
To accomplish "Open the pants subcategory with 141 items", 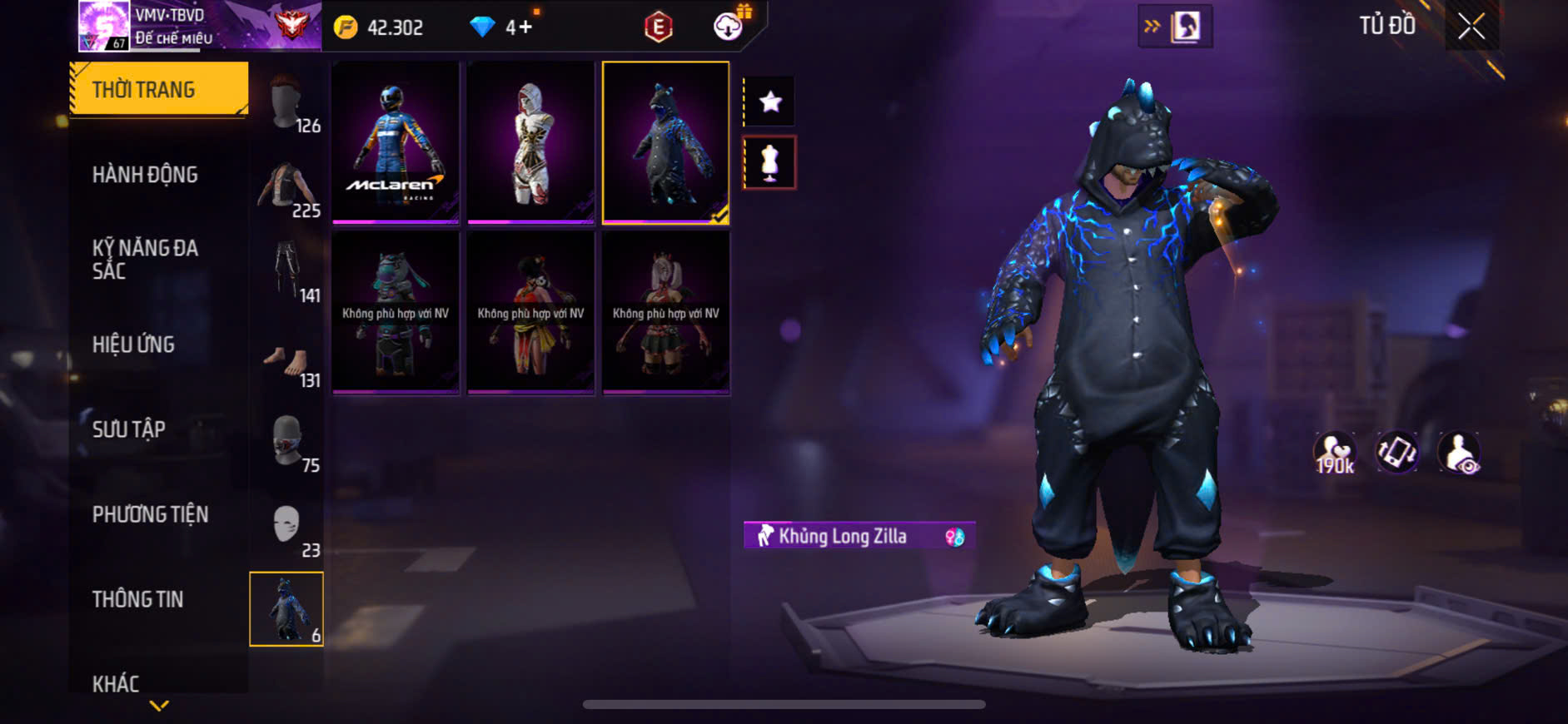I will coord(289,273).
